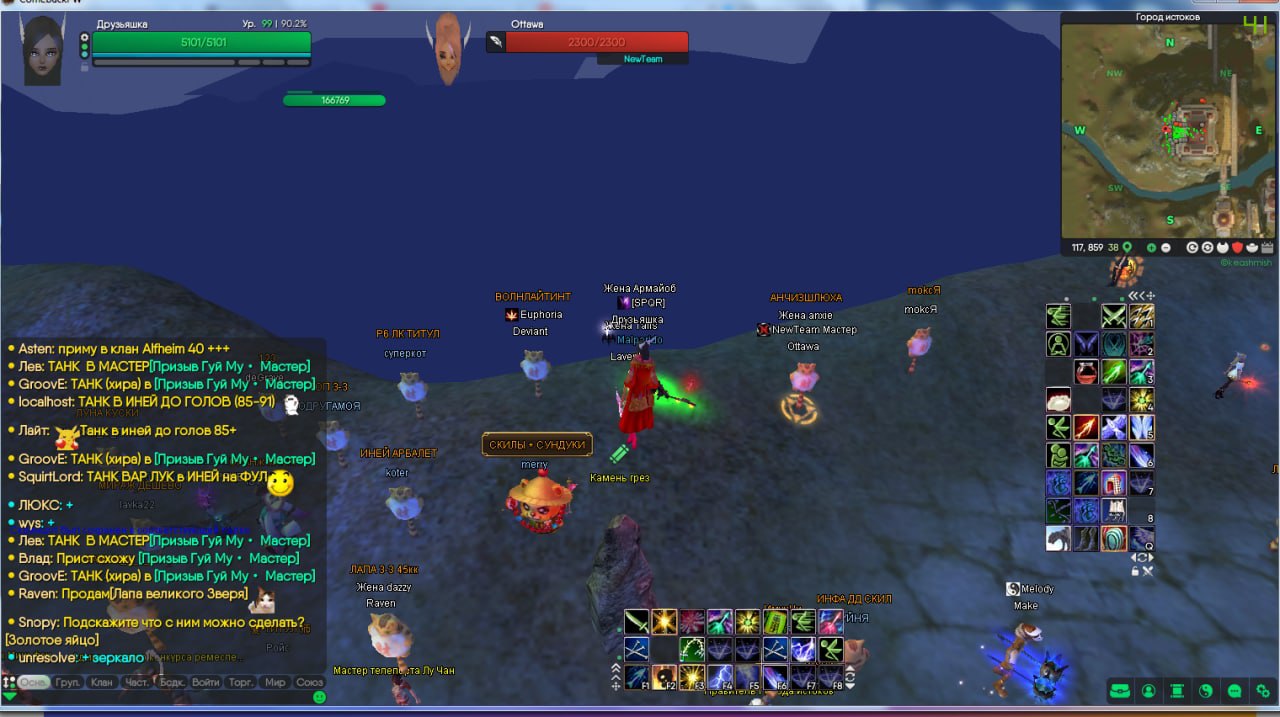Switch to the Клан chat tab
1280x717 pixels.
tap(102, 682)
